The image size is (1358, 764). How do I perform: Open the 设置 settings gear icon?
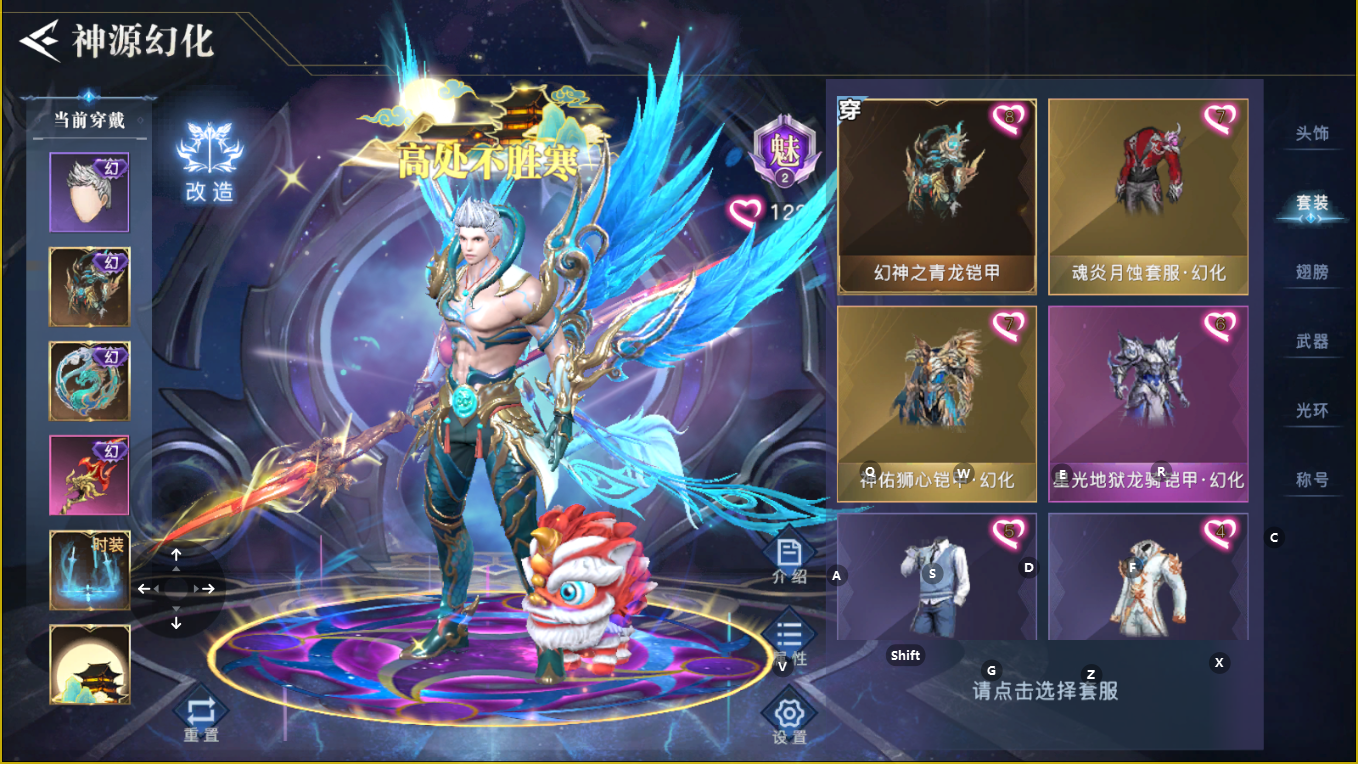click(789, 712)
